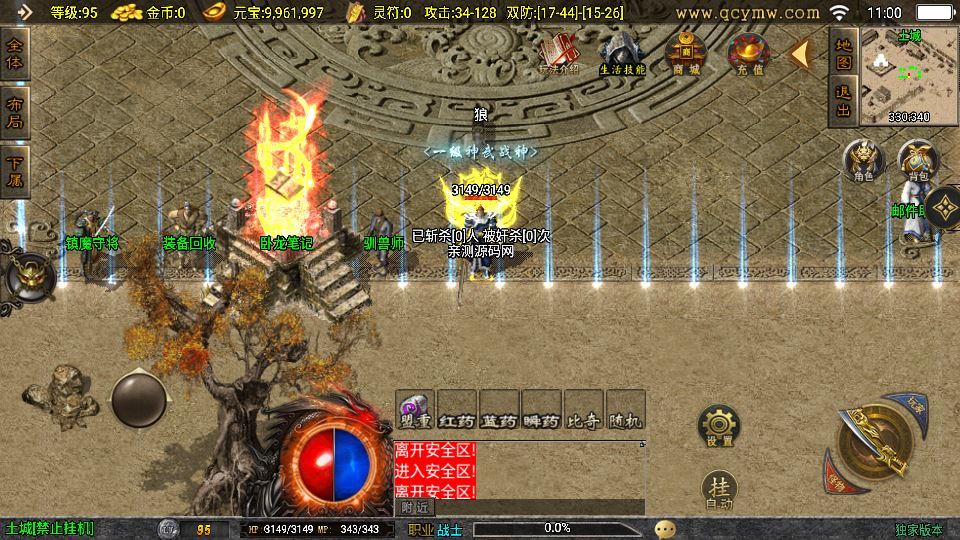The image size is (960, 540).
Task: Open the 充值 recharge icon
Action: (747, 52)
